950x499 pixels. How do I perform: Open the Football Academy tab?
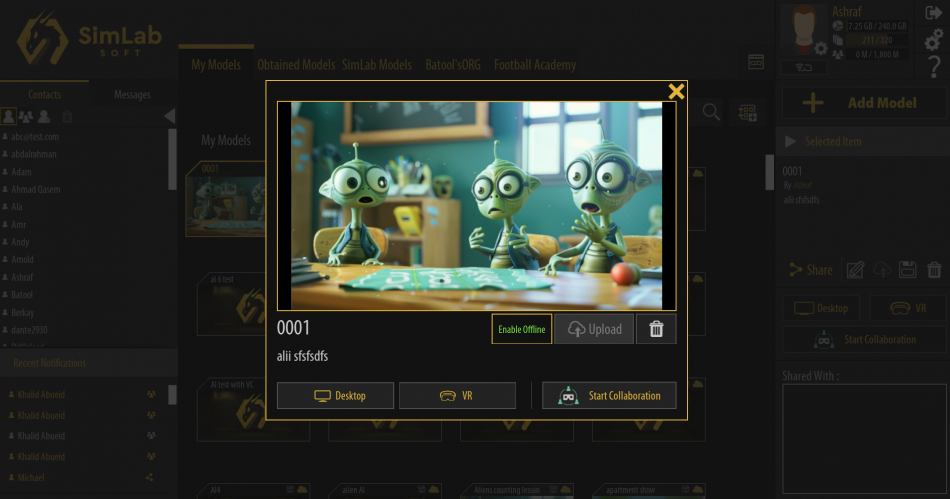point(535,65)
